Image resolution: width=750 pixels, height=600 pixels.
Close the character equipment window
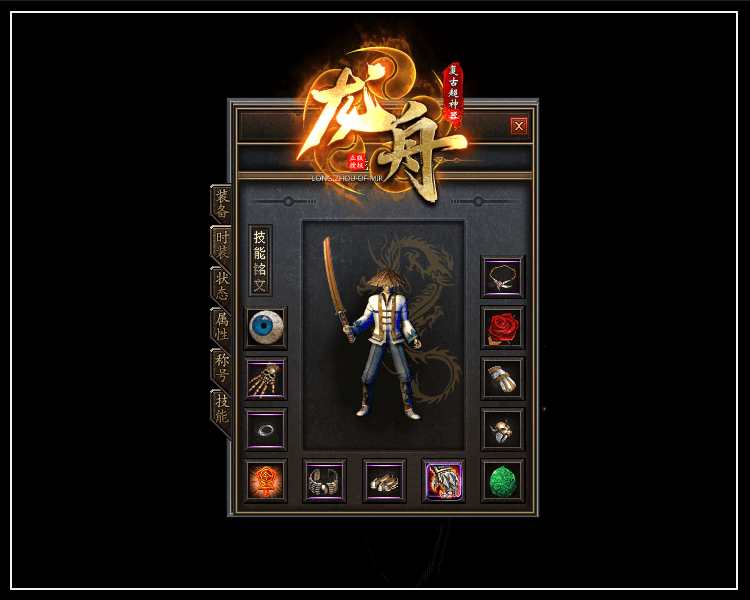coord(519,126)
